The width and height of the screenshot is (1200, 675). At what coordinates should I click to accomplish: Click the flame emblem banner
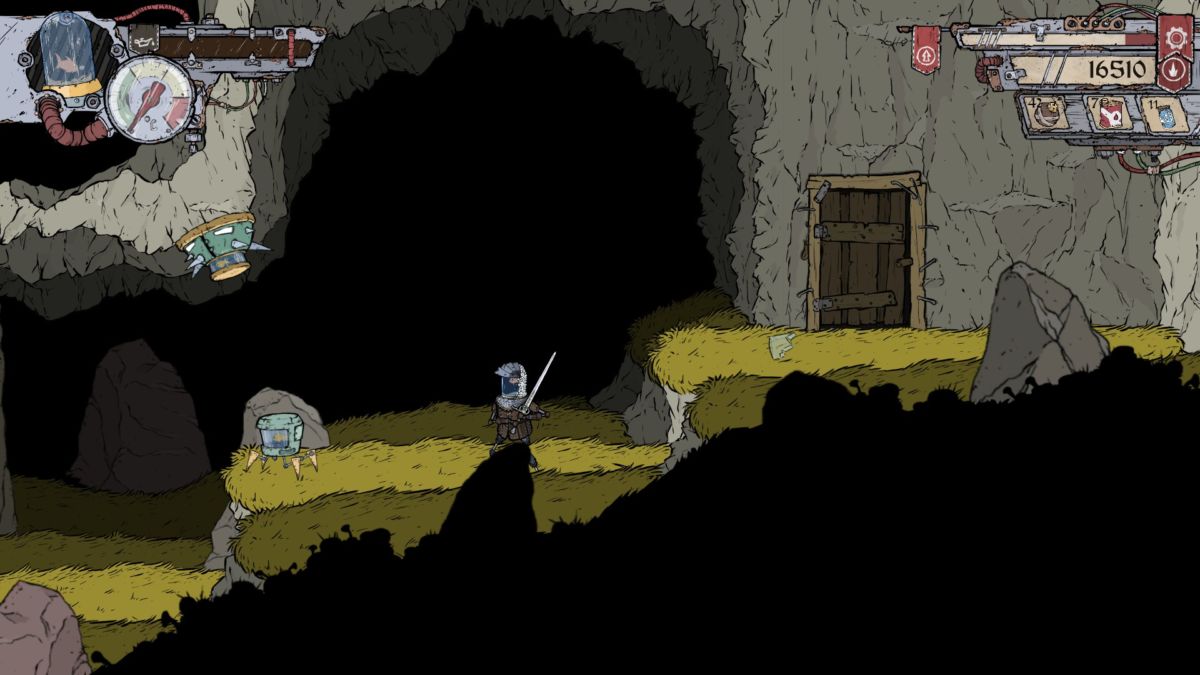[1172, 69]
